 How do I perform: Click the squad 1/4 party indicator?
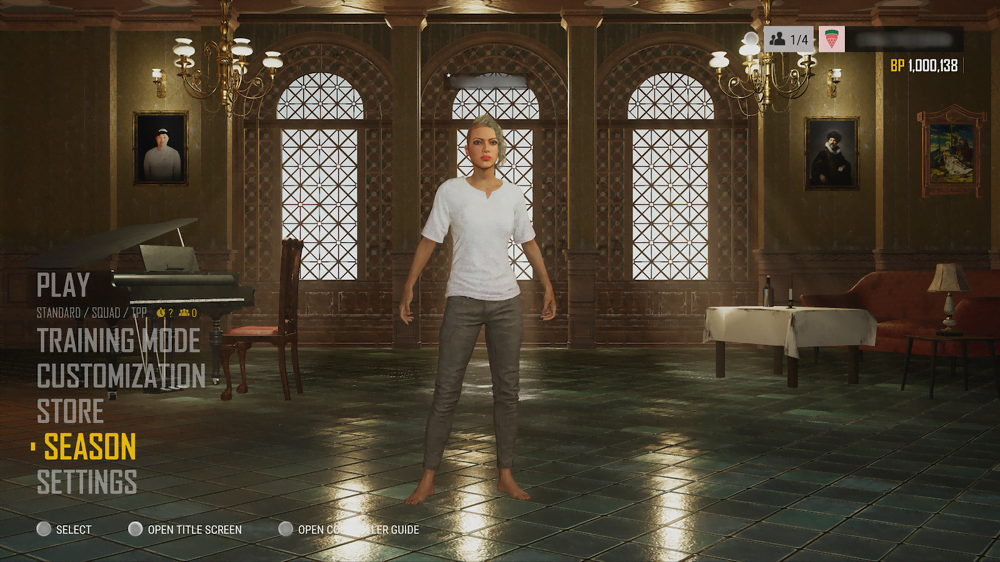788,40
